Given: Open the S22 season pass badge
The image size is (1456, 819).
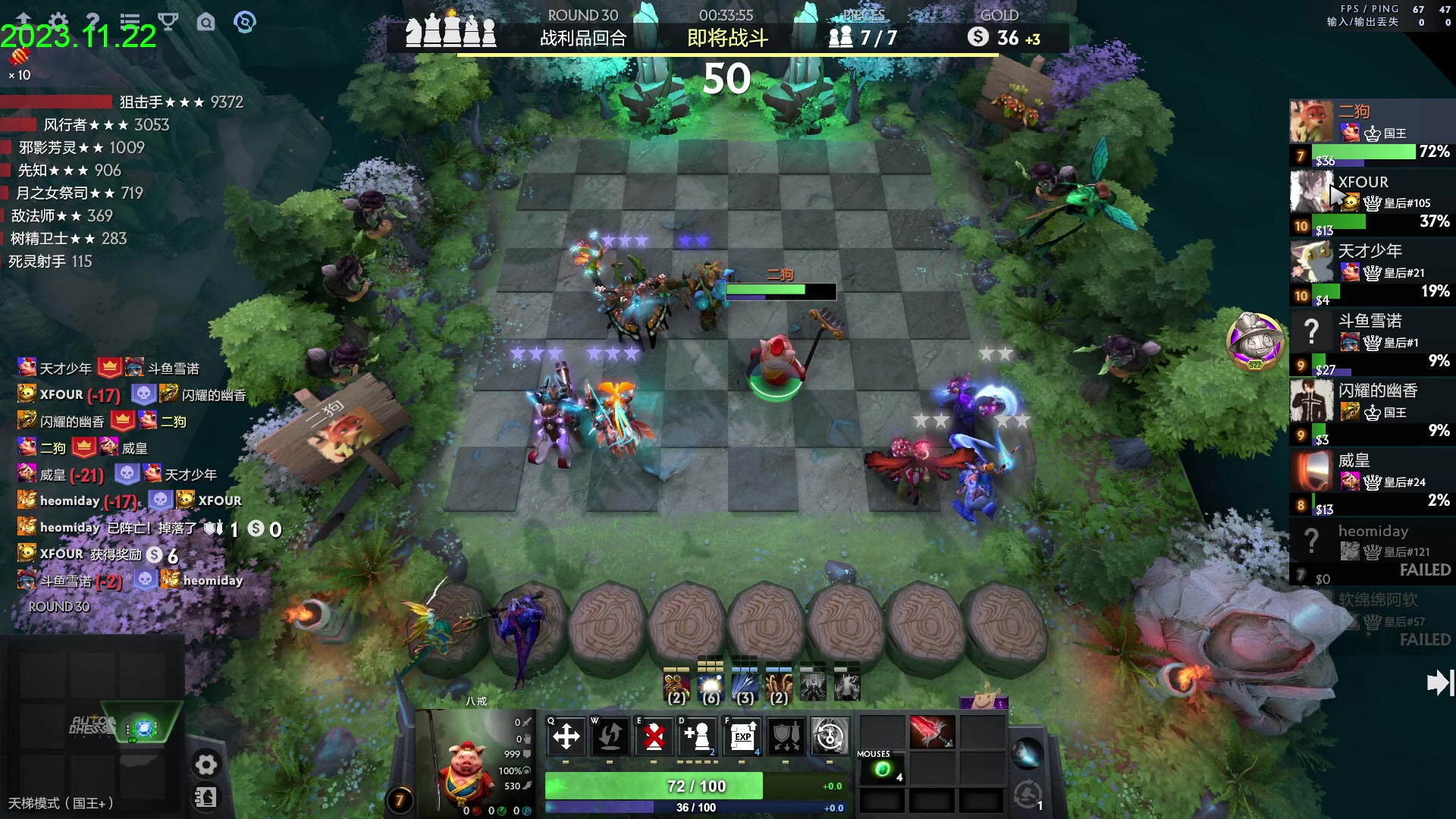Looking at the screenshot, I should pyautogui.click(x=1255, y=340).
